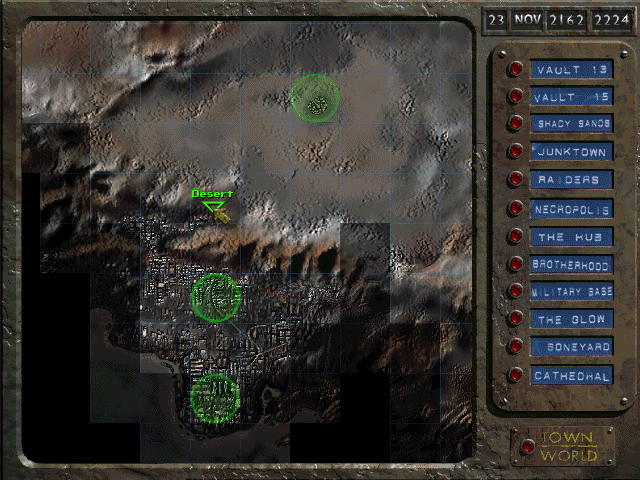Select the green Desert party position marker
This screenshot has height=480, width=640.
pyautogui.click(x=212, y=208)
